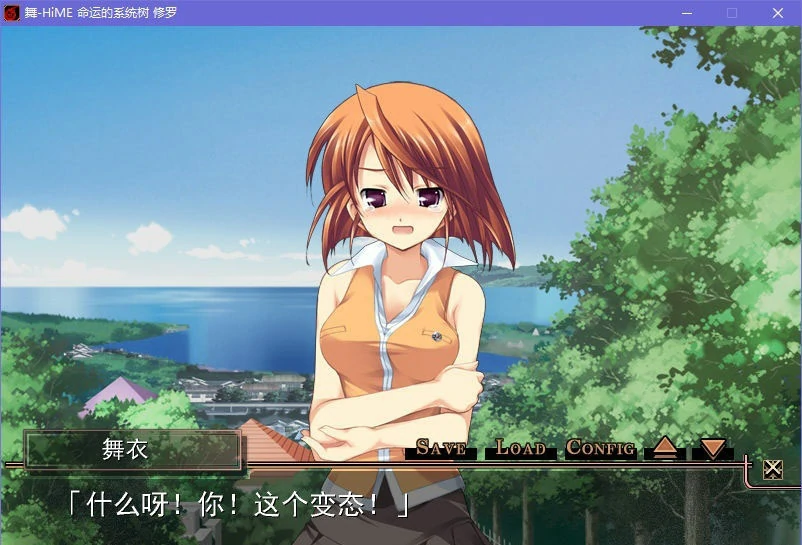This screenshot has height=545, width=802.
Task: Open the Load menu
Action: [x=521, y=448]
